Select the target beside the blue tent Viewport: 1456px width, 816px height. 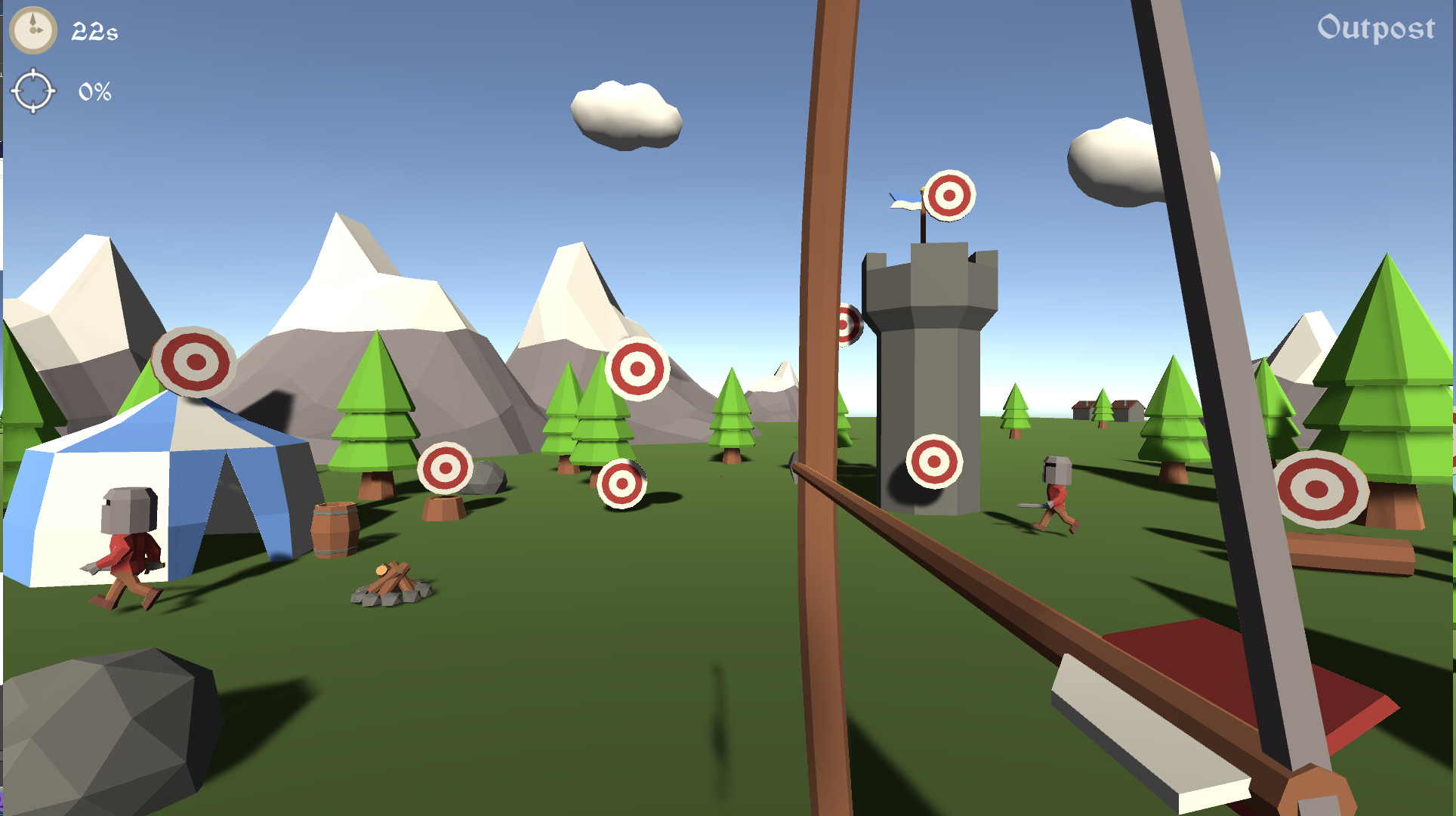pyautogui.click(x=196, y=361)
